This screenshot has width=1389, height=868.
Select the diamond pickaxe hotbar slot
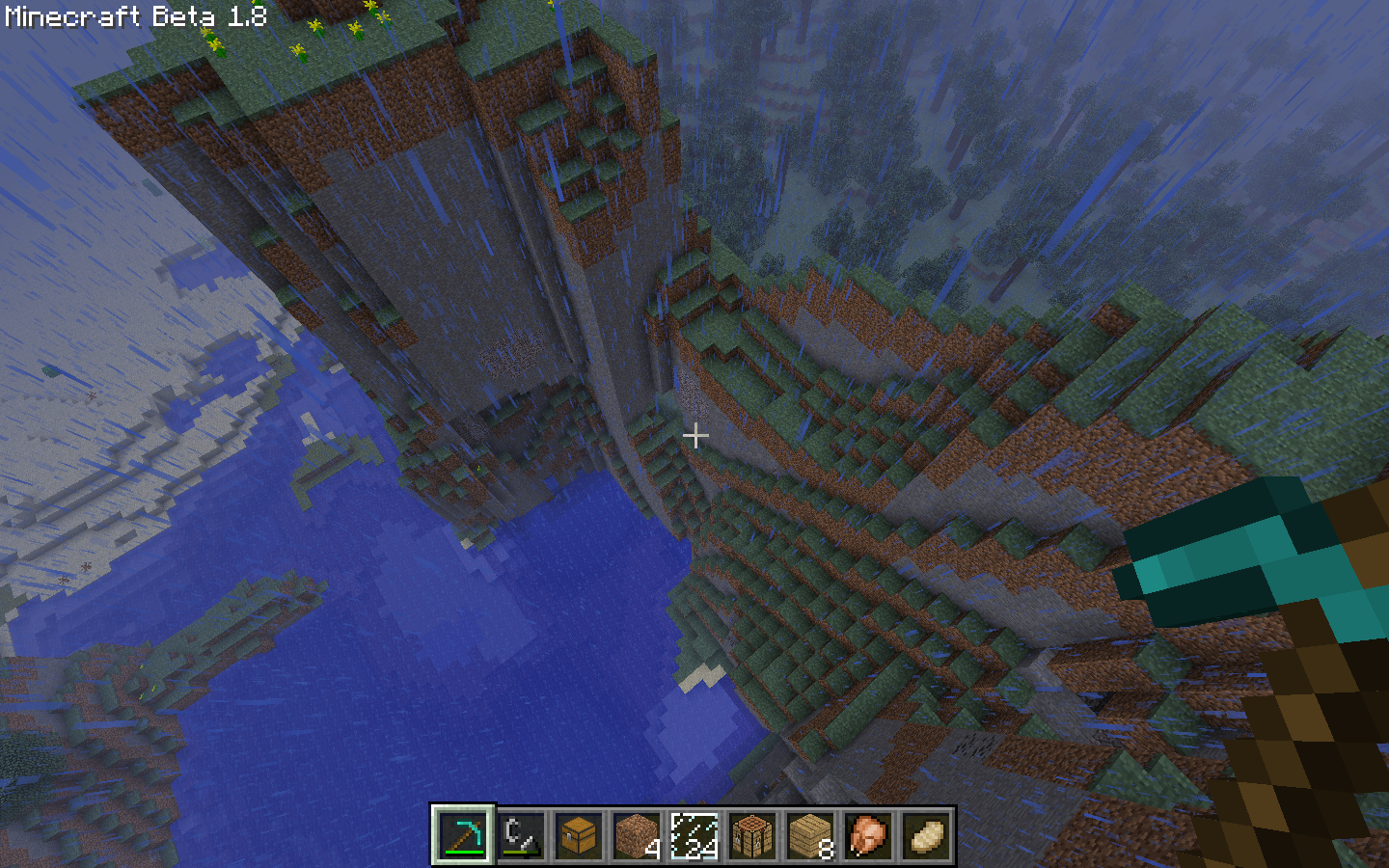(463, 835)
